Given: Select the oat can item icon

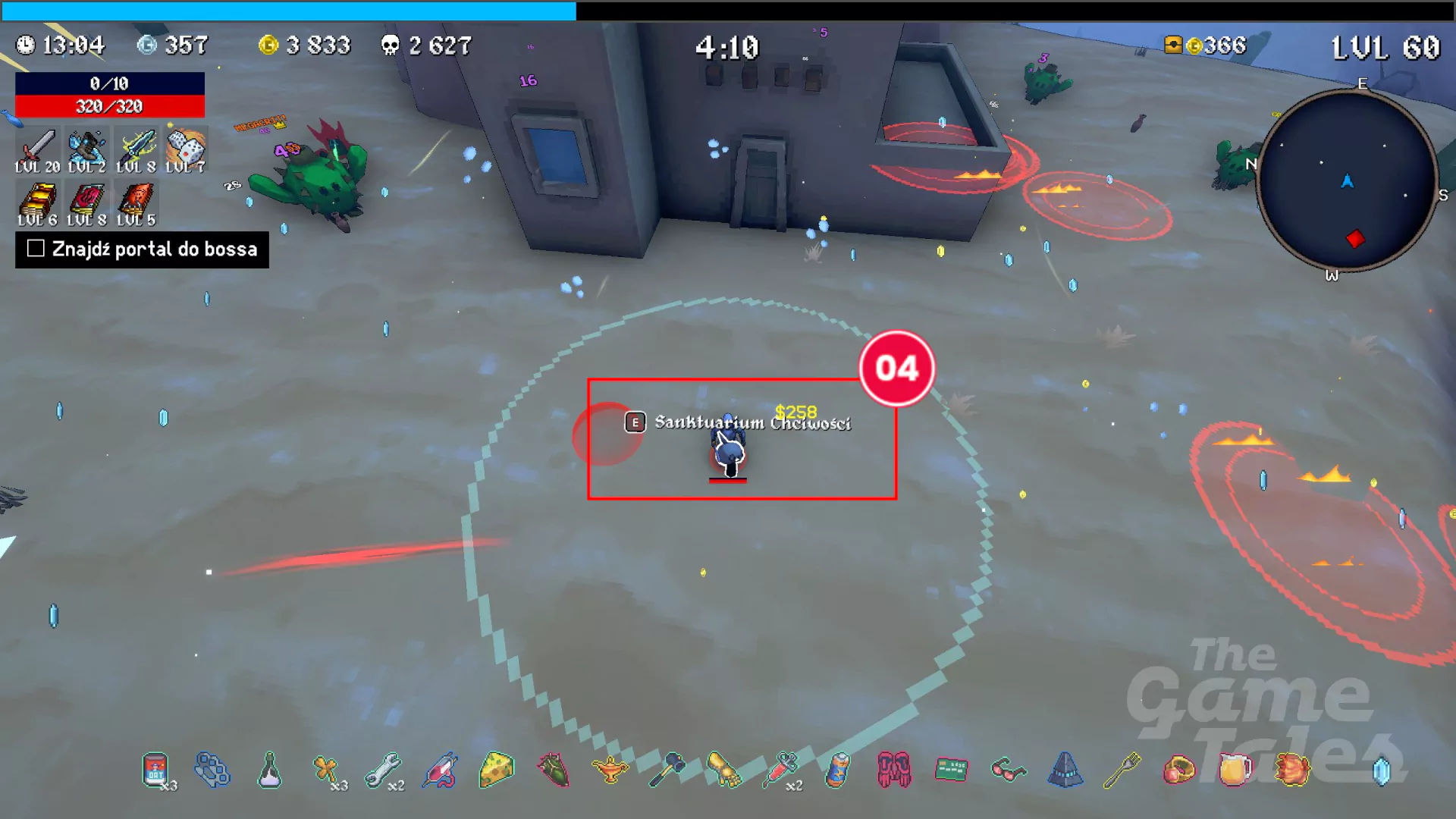Looking at the screenshot, I should 155,770.
